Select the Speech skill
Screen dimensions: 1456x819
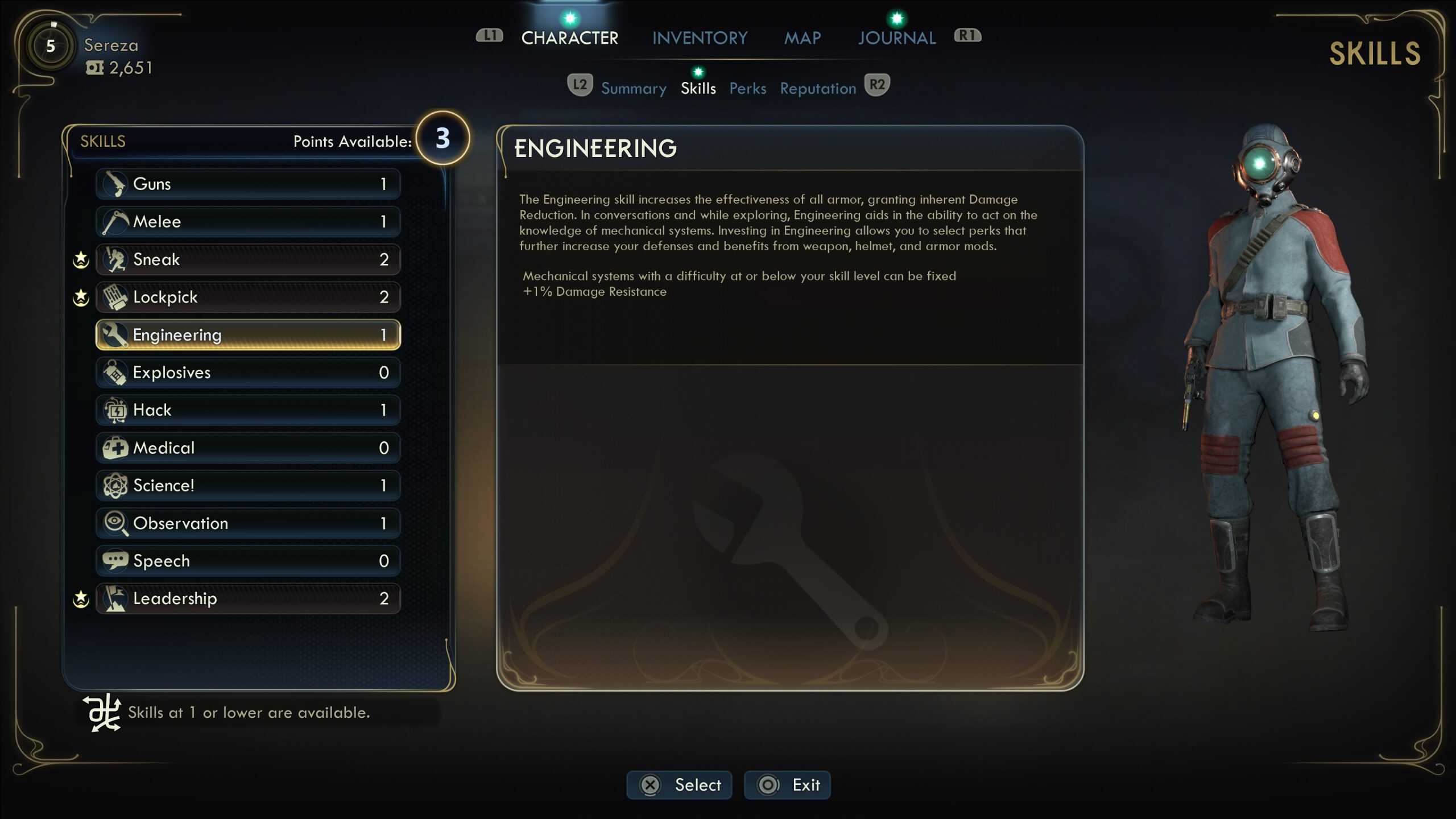coord(248,561)
